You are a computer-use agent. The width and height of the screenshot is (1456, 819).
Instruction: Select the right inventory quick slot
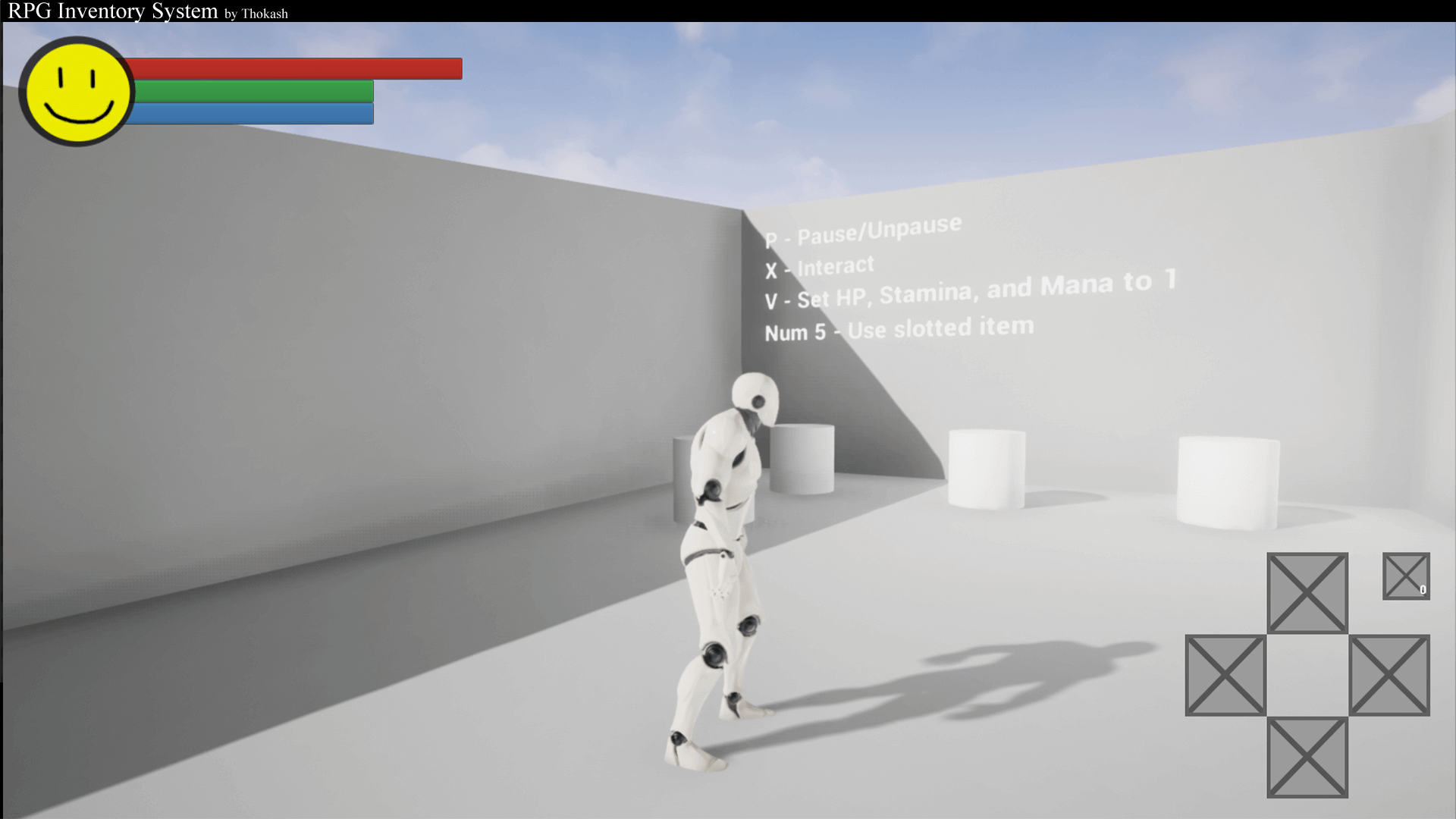point(1389,675)
